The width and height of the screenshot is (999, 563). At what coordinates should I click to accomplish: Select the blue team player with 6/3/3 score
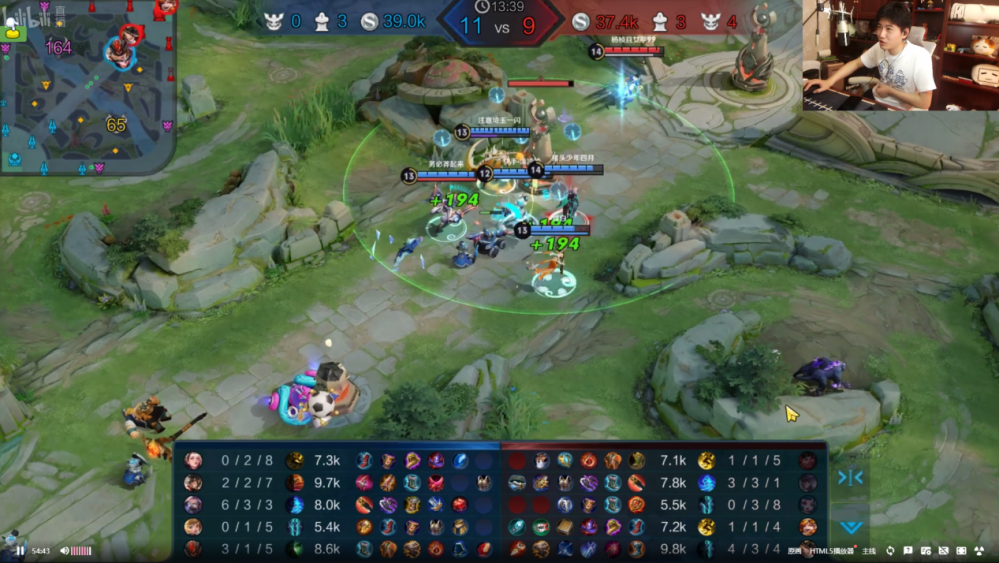click(193, 504)
